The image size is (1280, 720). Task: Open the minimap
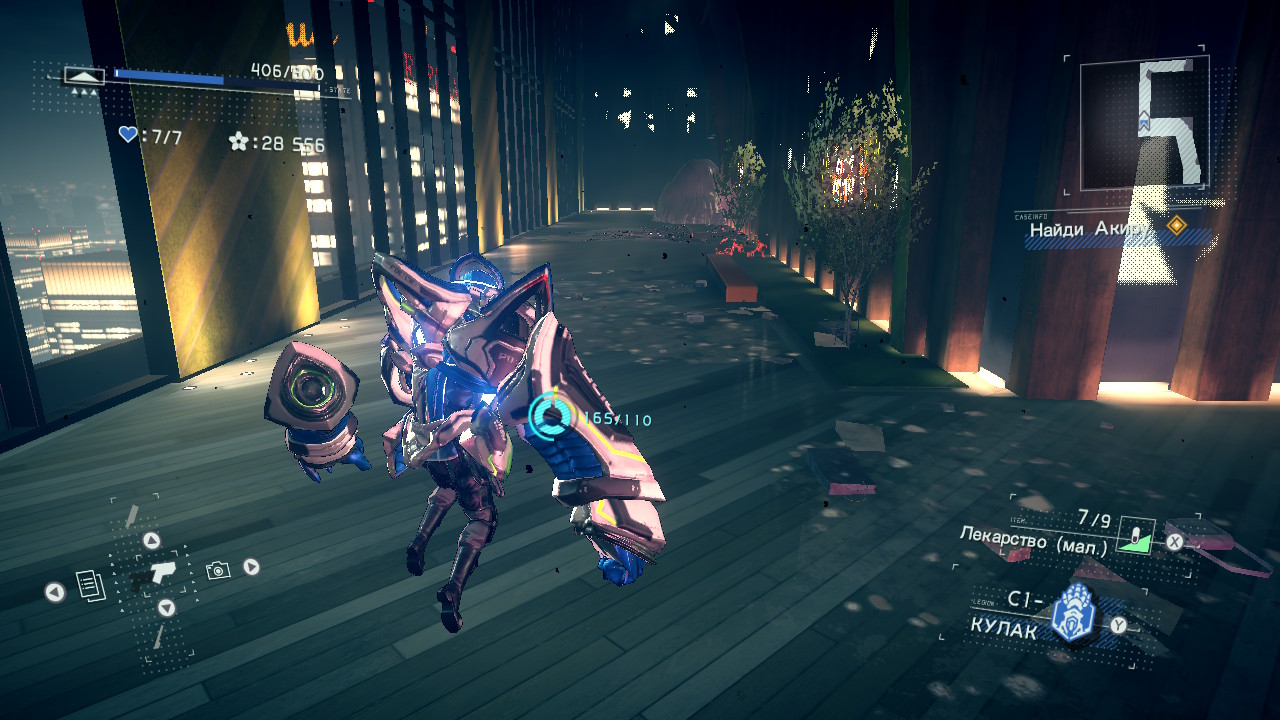click(1144, 123)
